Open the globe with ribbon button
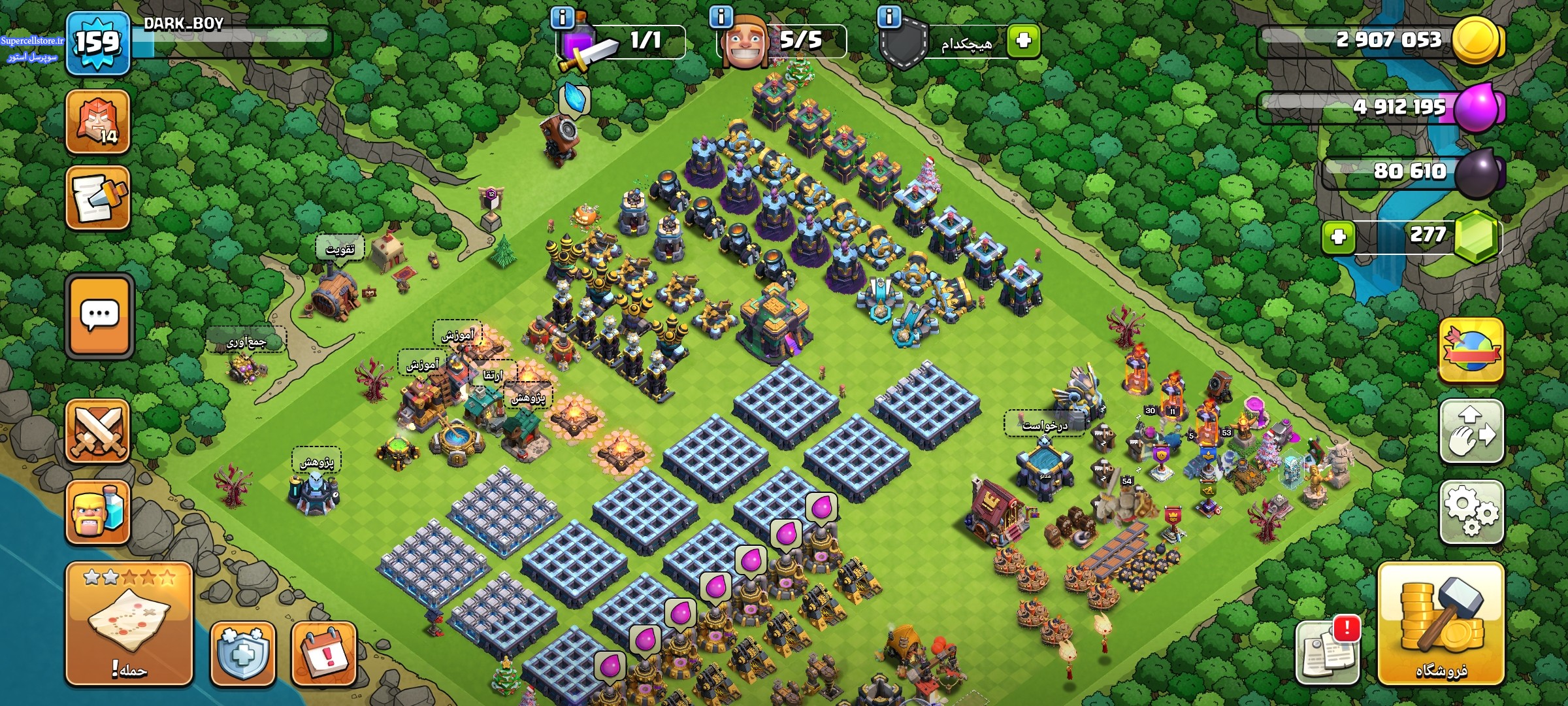 tap(1471, 350)
